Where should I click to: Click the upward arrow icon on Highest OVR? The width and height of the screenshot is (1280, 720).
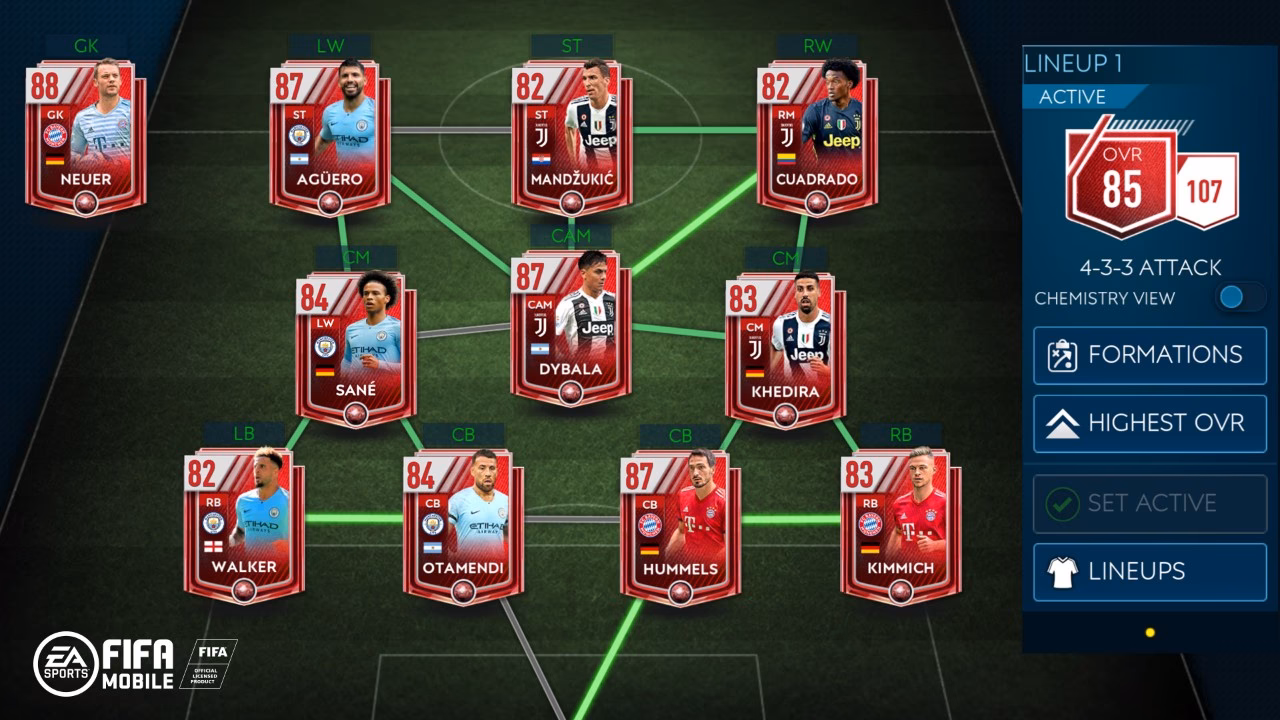click(1062, 421)
